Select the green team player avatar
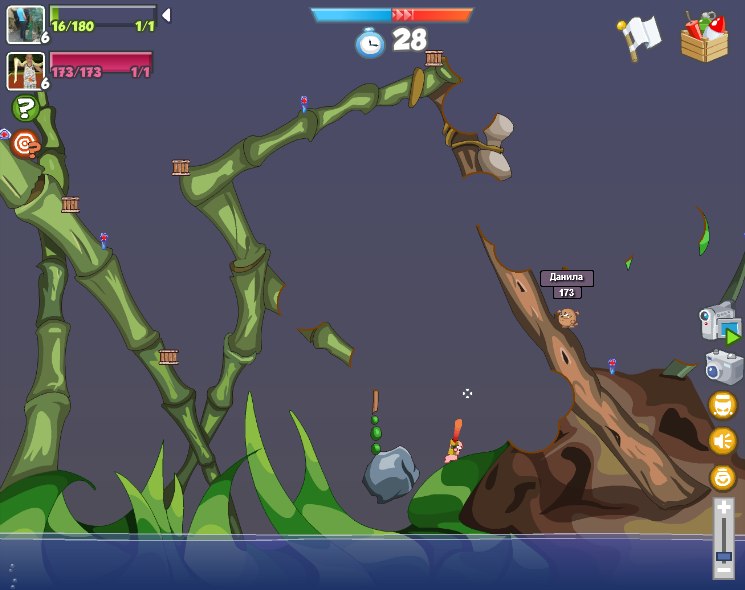 coord(25,24)
